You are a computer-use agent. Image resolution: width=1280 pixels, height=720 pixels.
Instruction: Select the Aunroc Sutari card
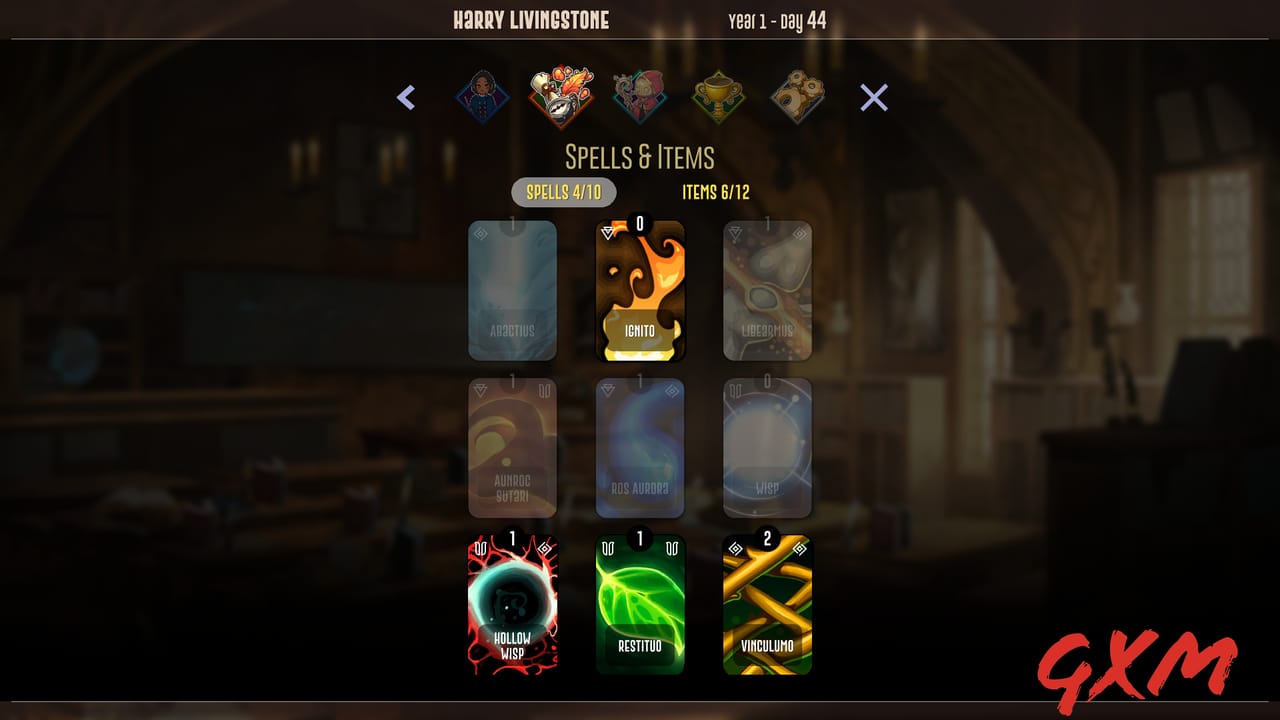[513, 448]
